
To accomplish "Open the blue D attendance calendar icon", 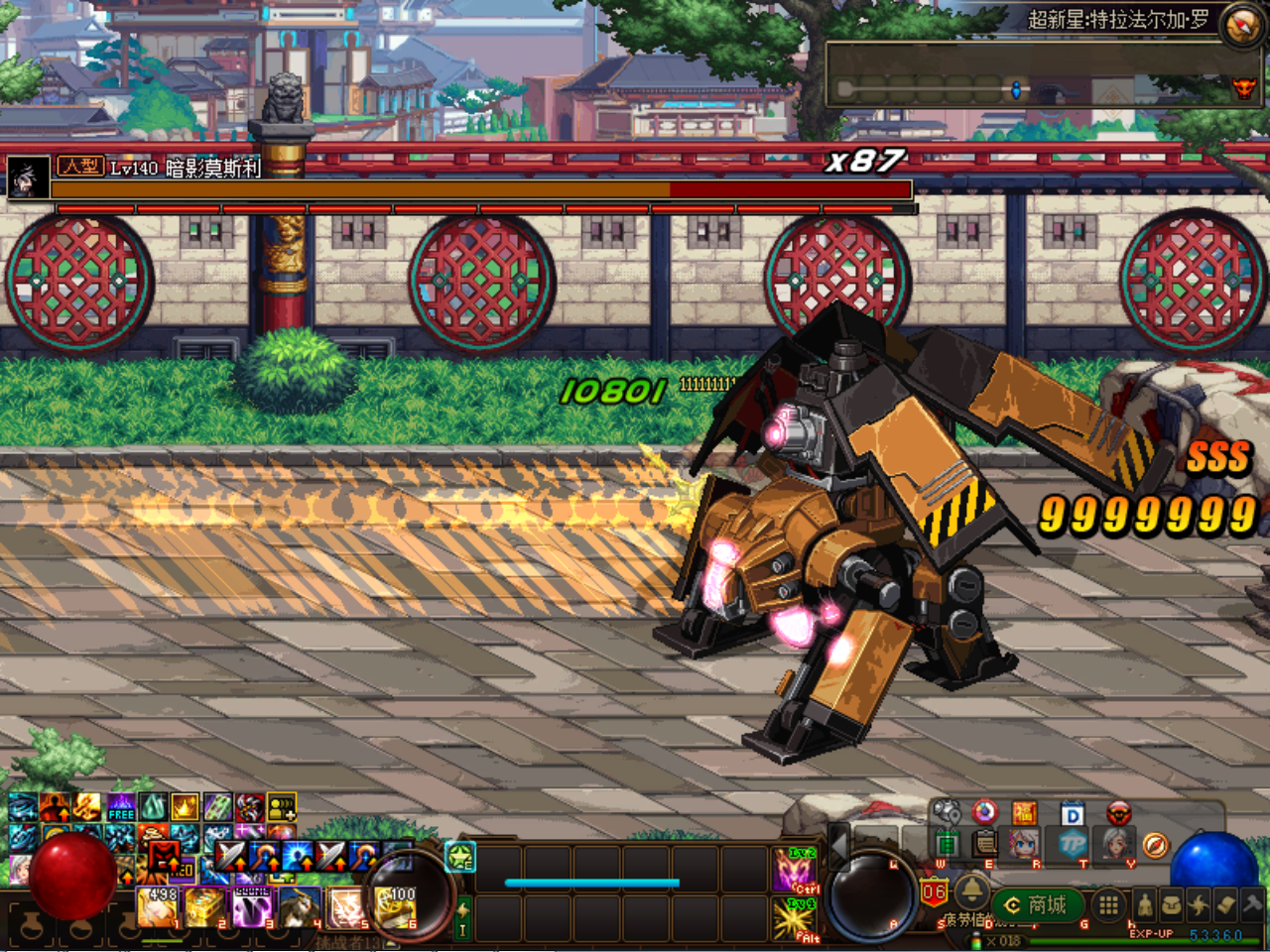I will point(1073,813).
